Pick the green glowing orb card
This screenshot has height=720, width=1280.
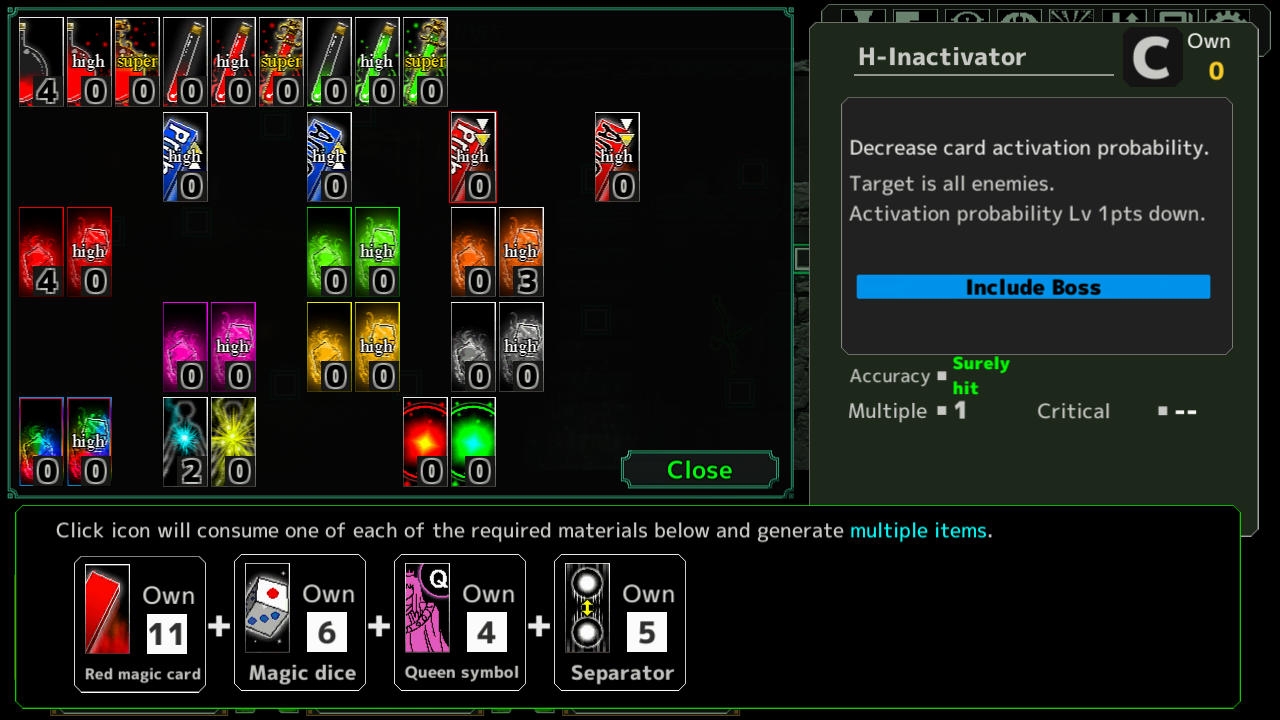point(473,442)
